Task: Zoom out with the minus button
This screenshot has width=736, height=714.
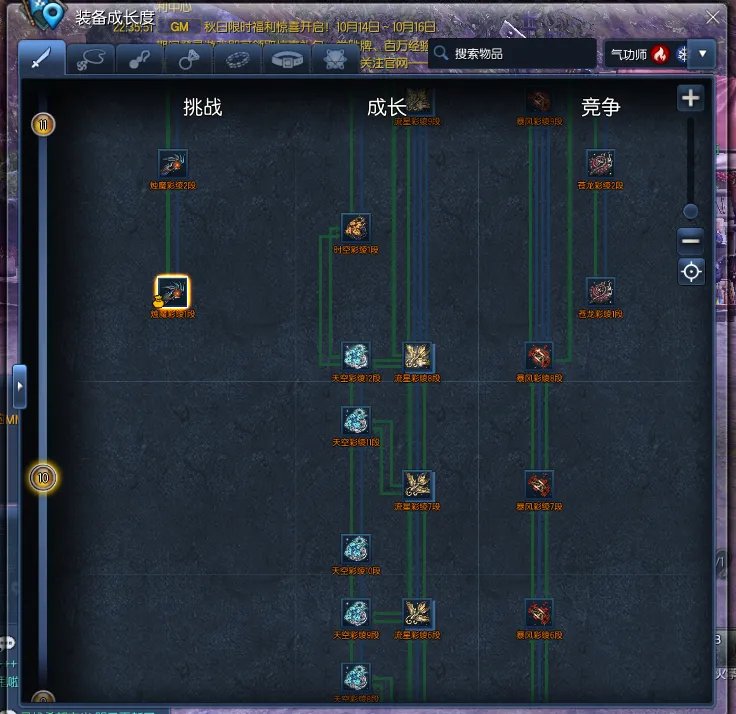Action: pos(690,241)
